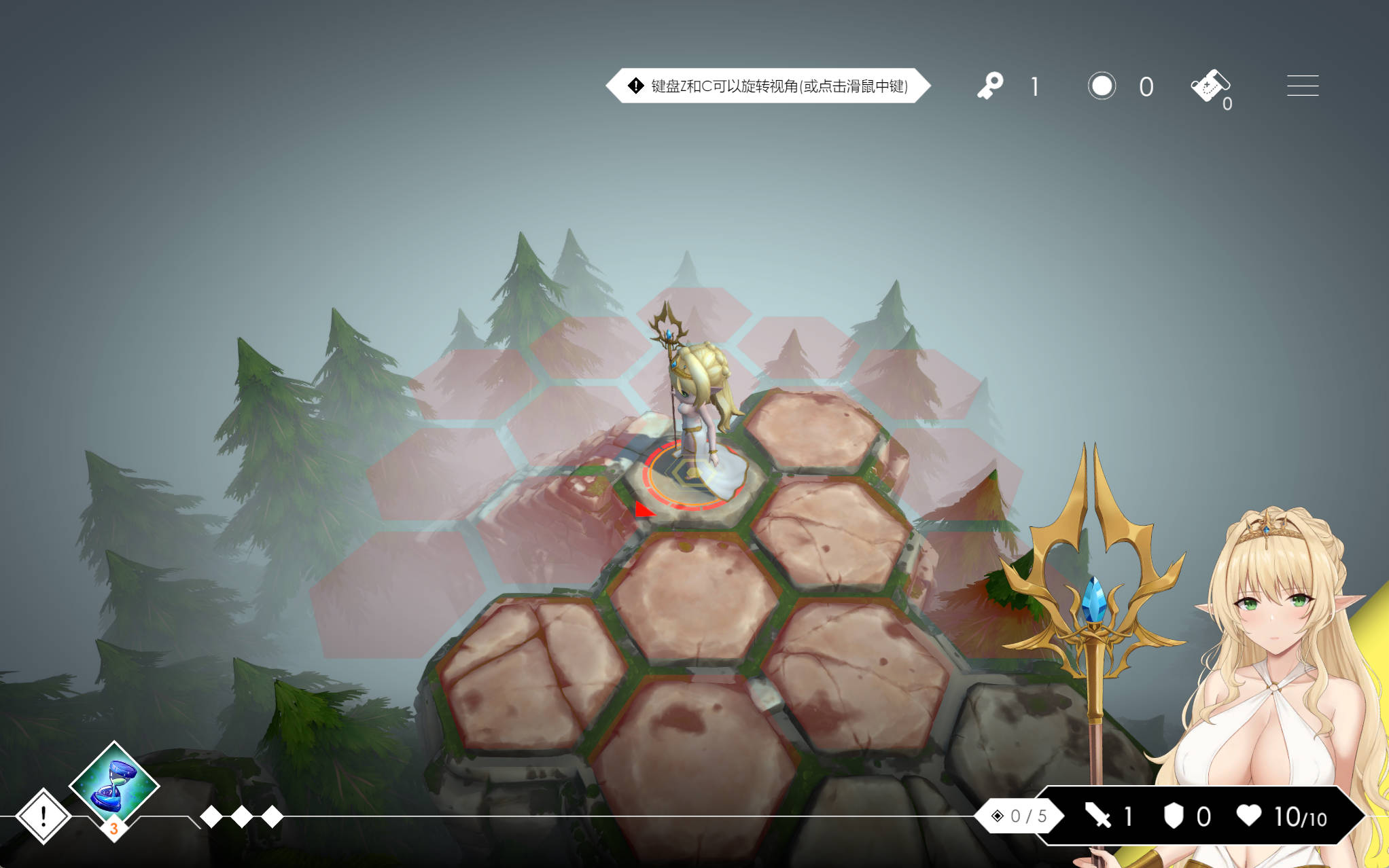Click the exclamation mark diamond button
1389x868 pixels.
coord(43,816)
